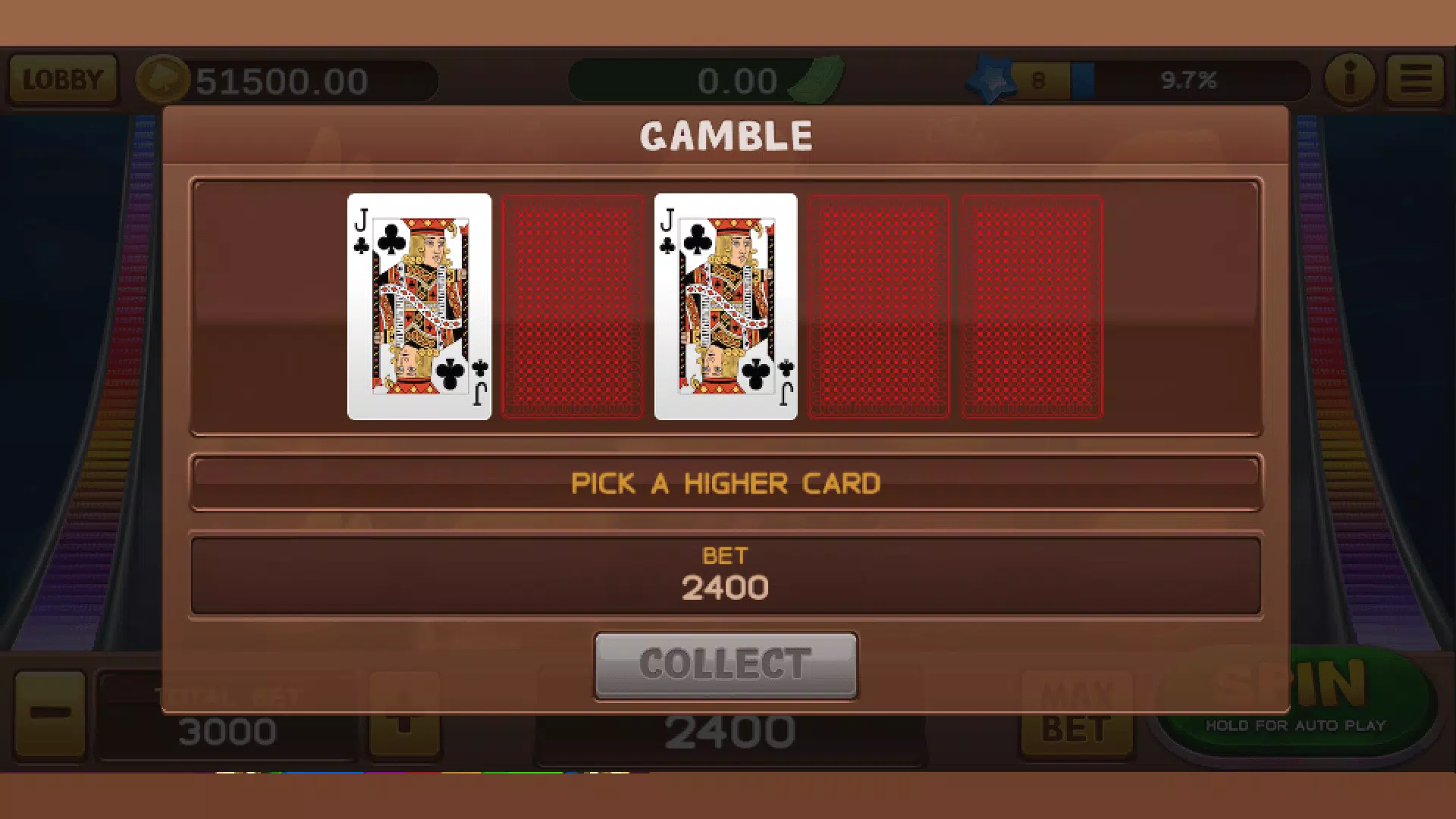This screenshot has width=1456, height=819.
Task: Click the revealed Jack of Clubs card
Action: coord(419,306)
